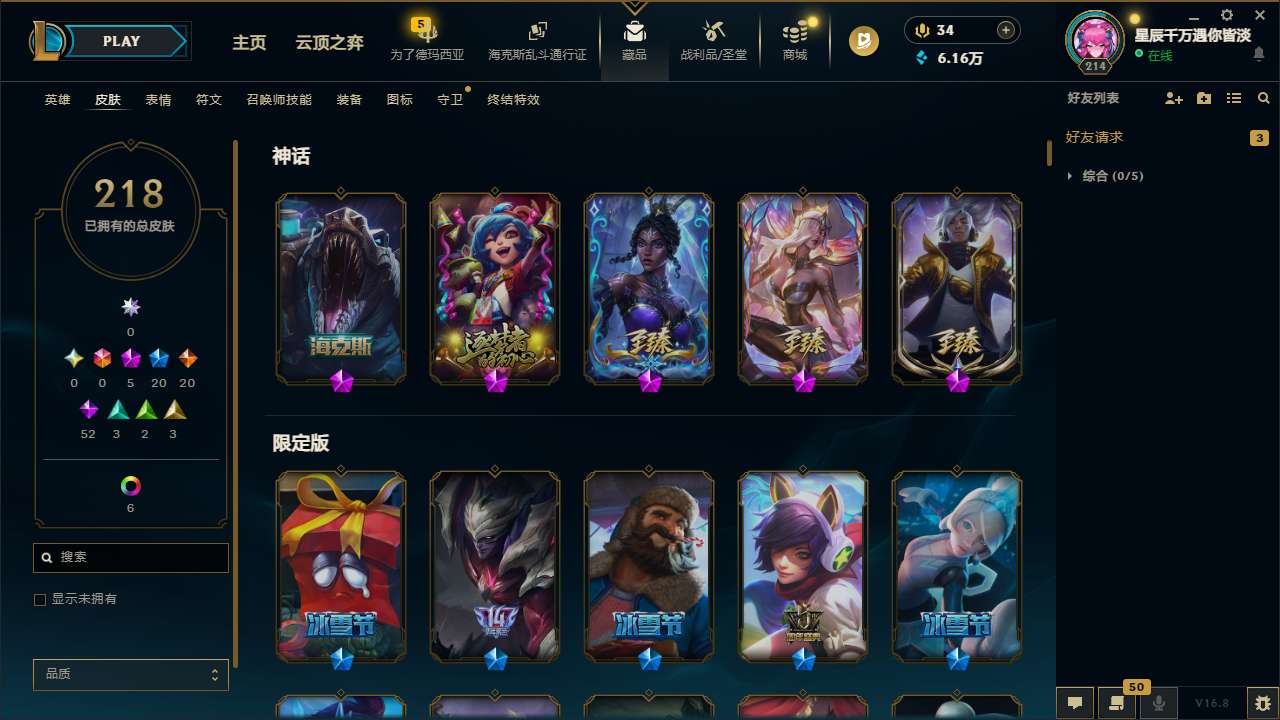Toggle the microphone in the bottom status bar
Image resolution: width=1280 pixels, height=720 pixels.
pyautogui.click(x=1160, y=704)
